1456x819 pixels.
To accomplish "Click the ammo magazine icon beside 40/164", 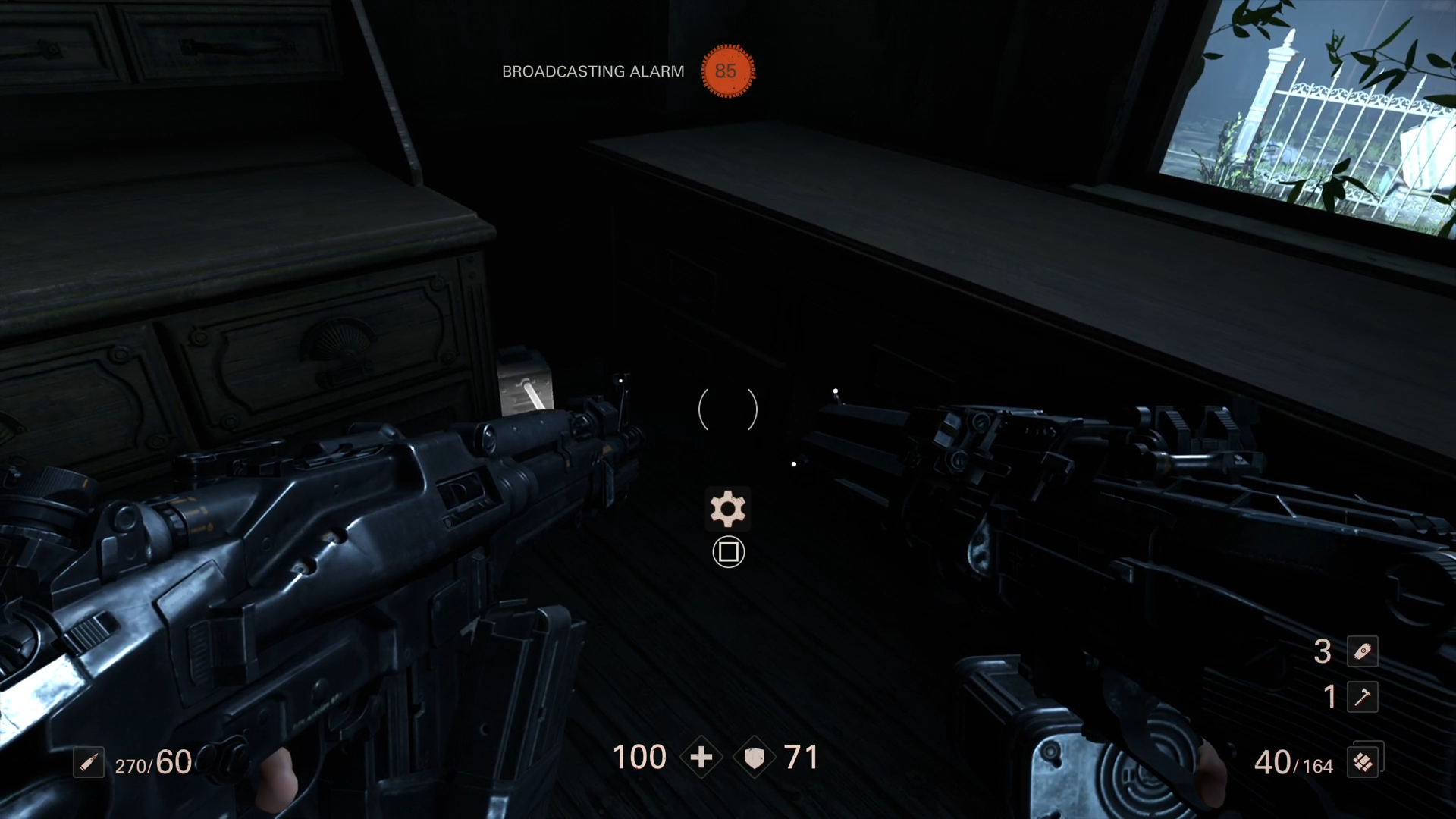I will [x=1363, y=762].
